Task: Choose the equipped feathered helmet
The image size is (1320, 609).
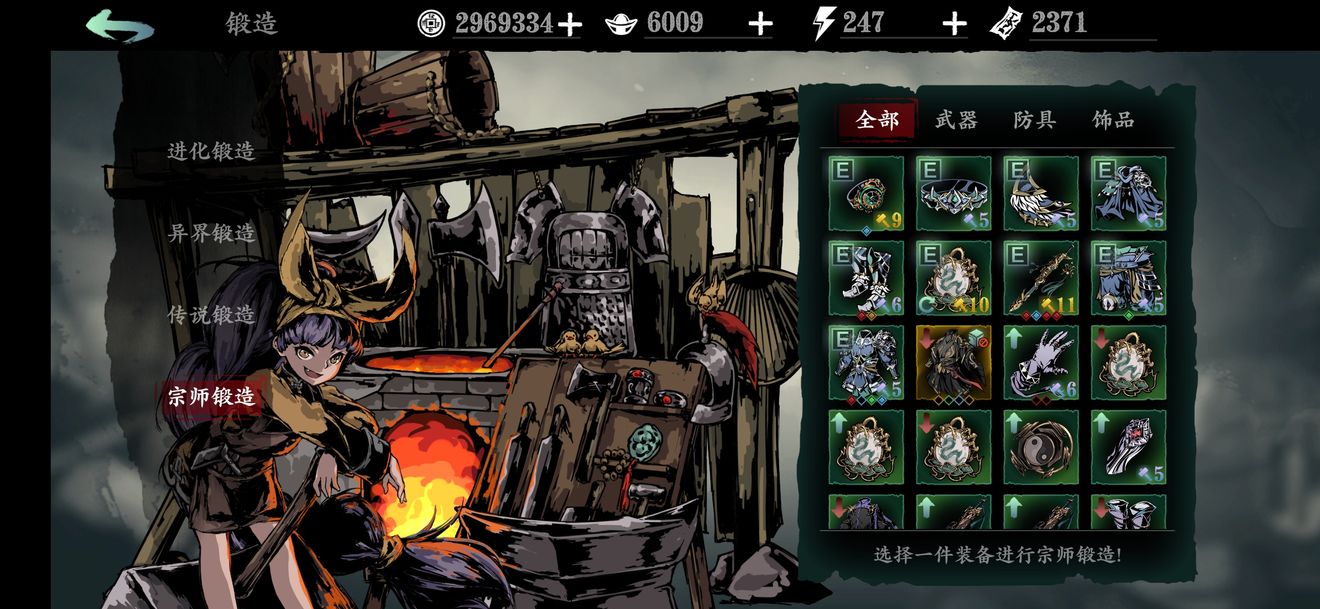Action: 1041,194
